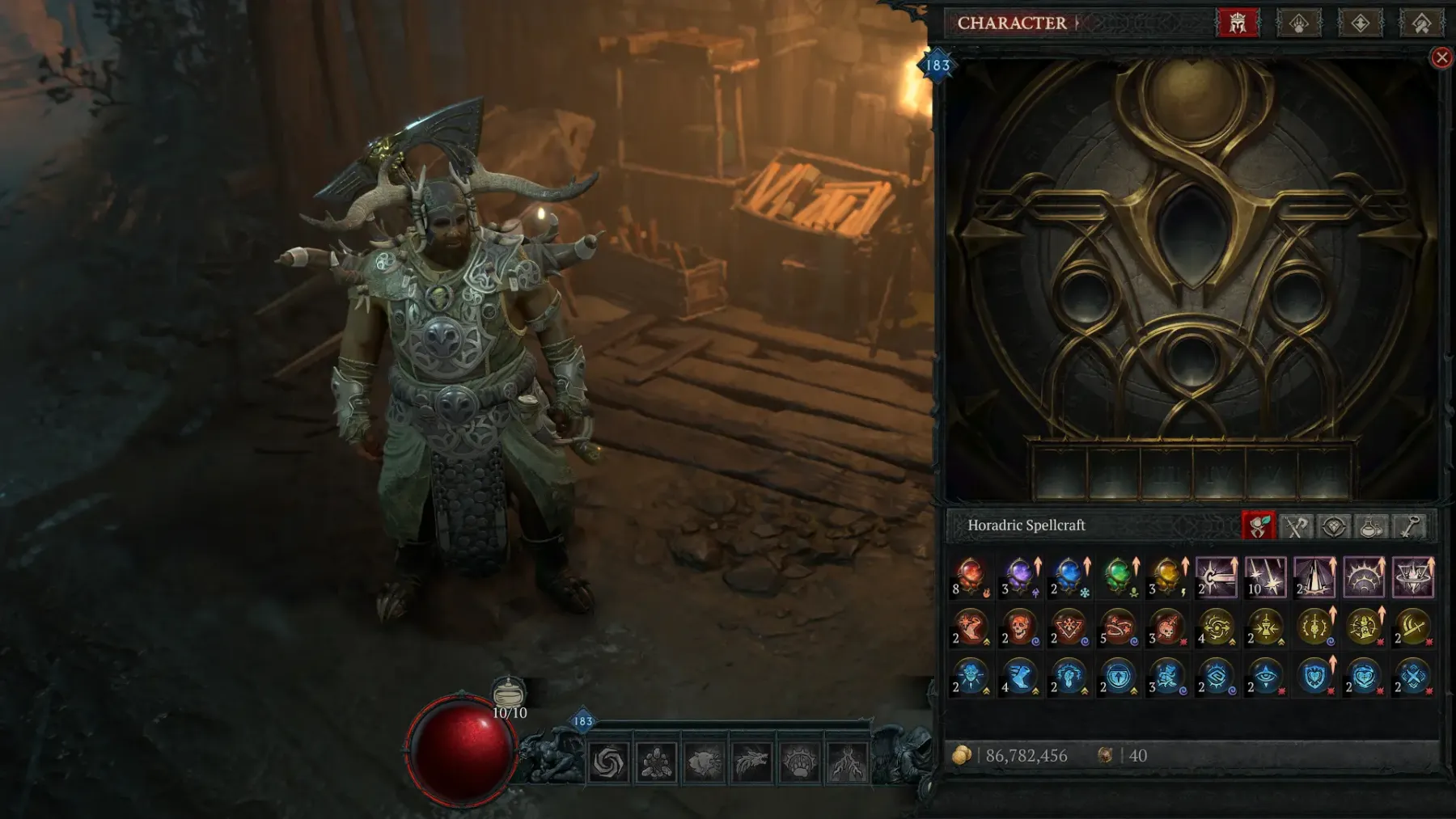Select the green poison orb infusion
The image size is (1456, 819).
tap(1118, 576)
